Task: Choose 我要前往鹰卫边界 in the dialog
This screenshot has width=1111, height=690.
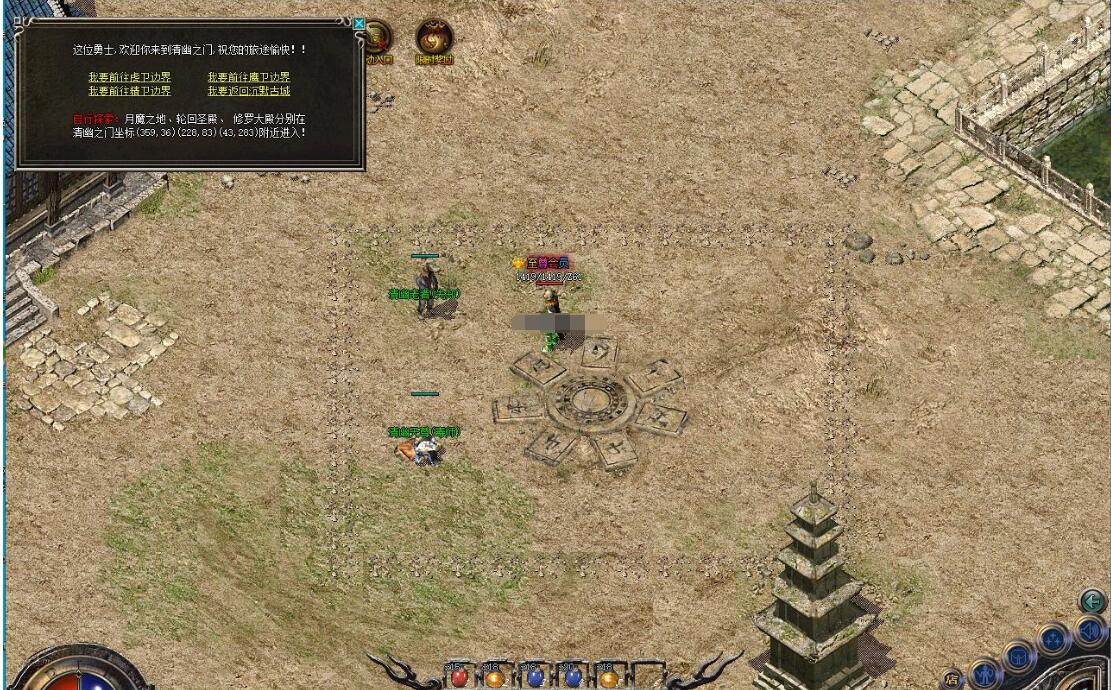Action: 249,77
